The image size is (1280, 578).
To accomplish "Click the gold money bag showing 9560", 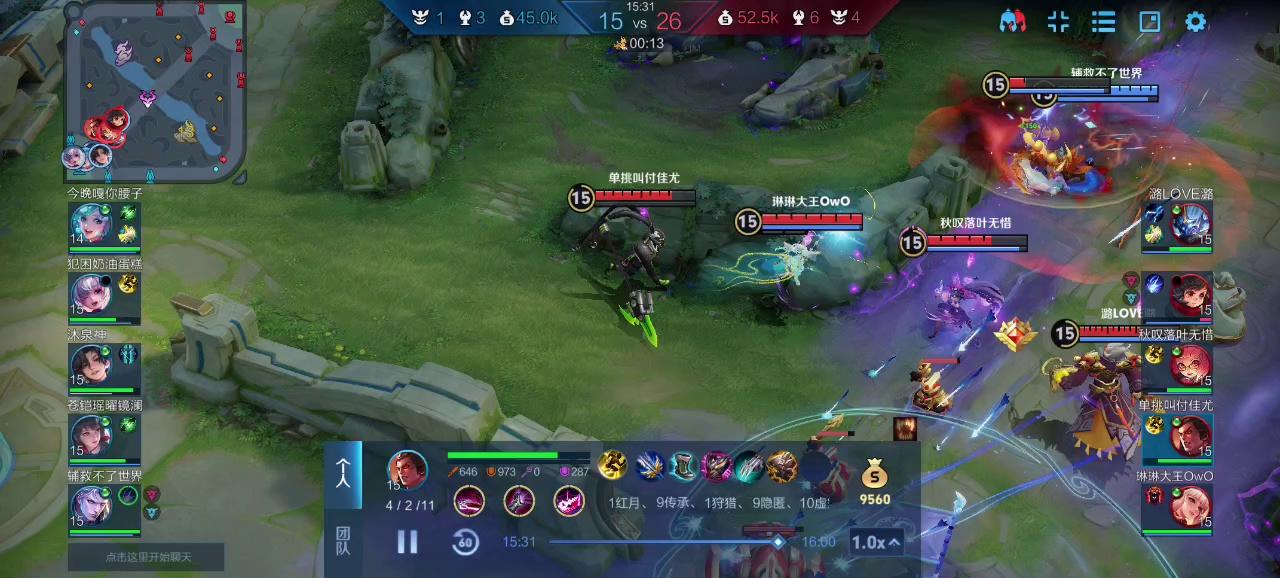I will pos(875,474).
